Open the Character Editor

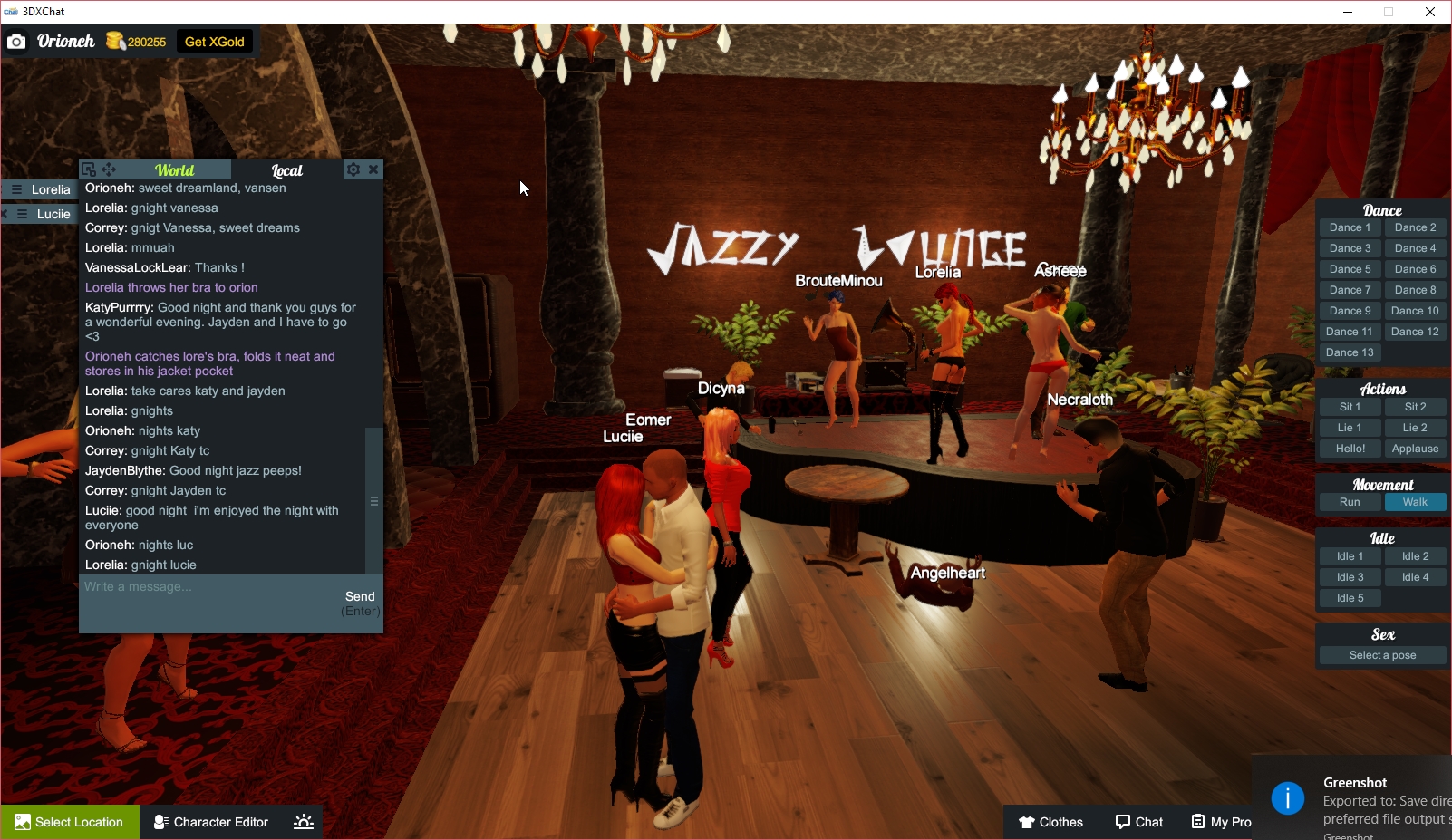coord(210,822)
